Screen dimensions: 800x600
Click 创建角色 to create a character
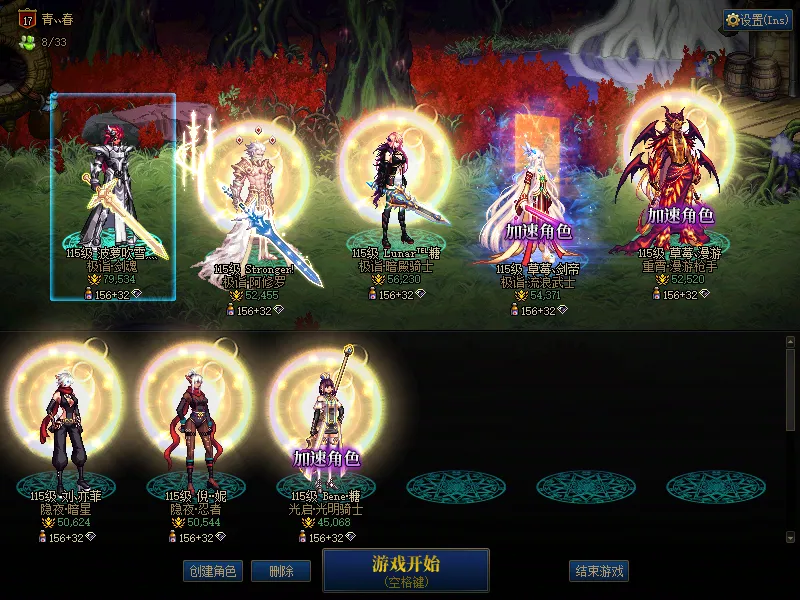pos(212,571)
